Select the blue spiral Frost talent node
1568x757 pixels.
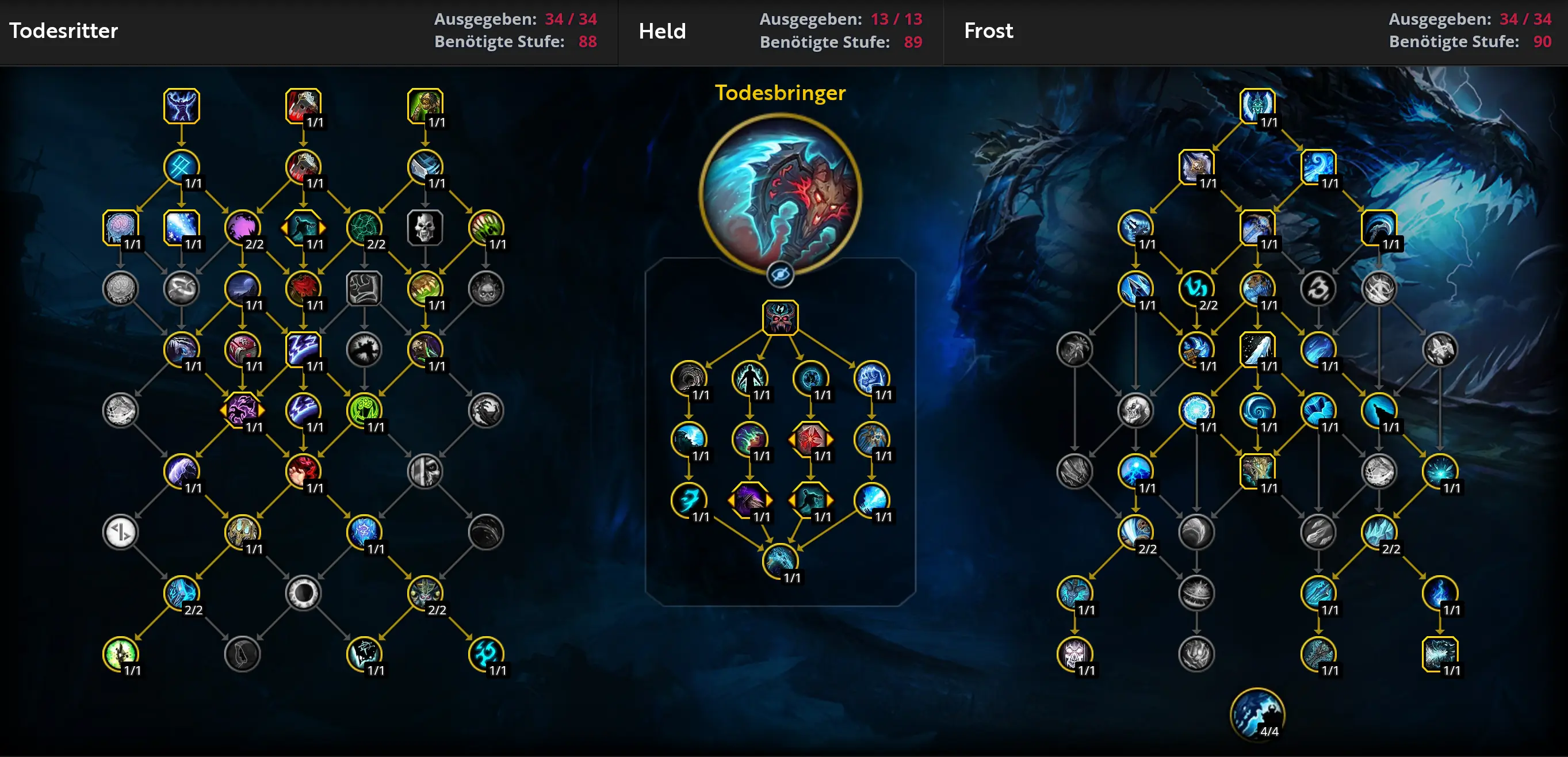1257,410
